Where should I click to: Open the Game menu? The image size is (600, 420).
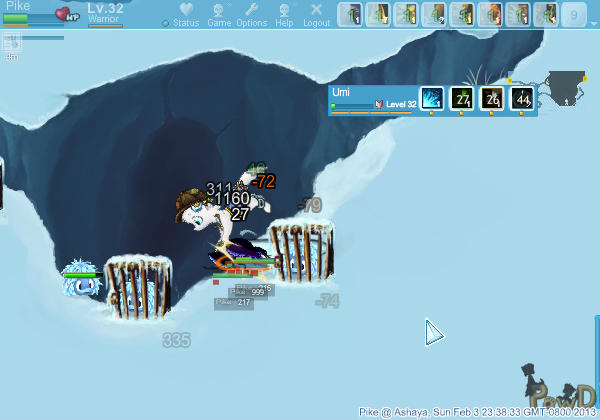[219, 15]
